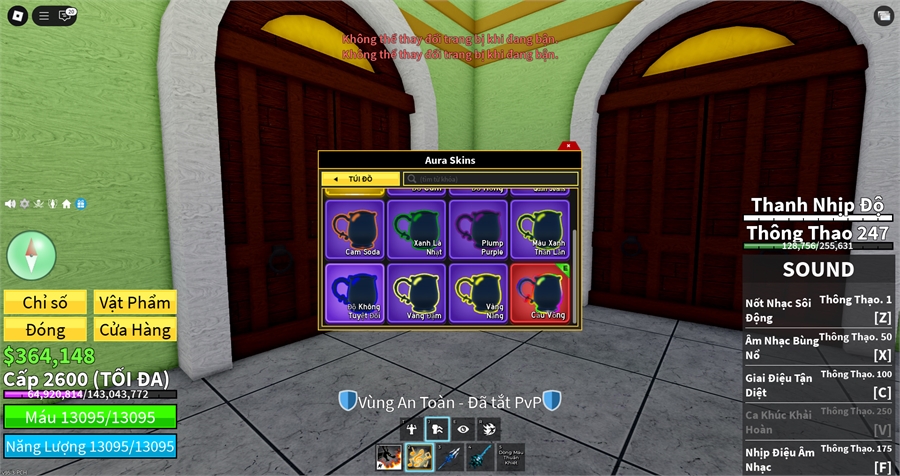Select the Cam Soda aura skin

(354, 229)
